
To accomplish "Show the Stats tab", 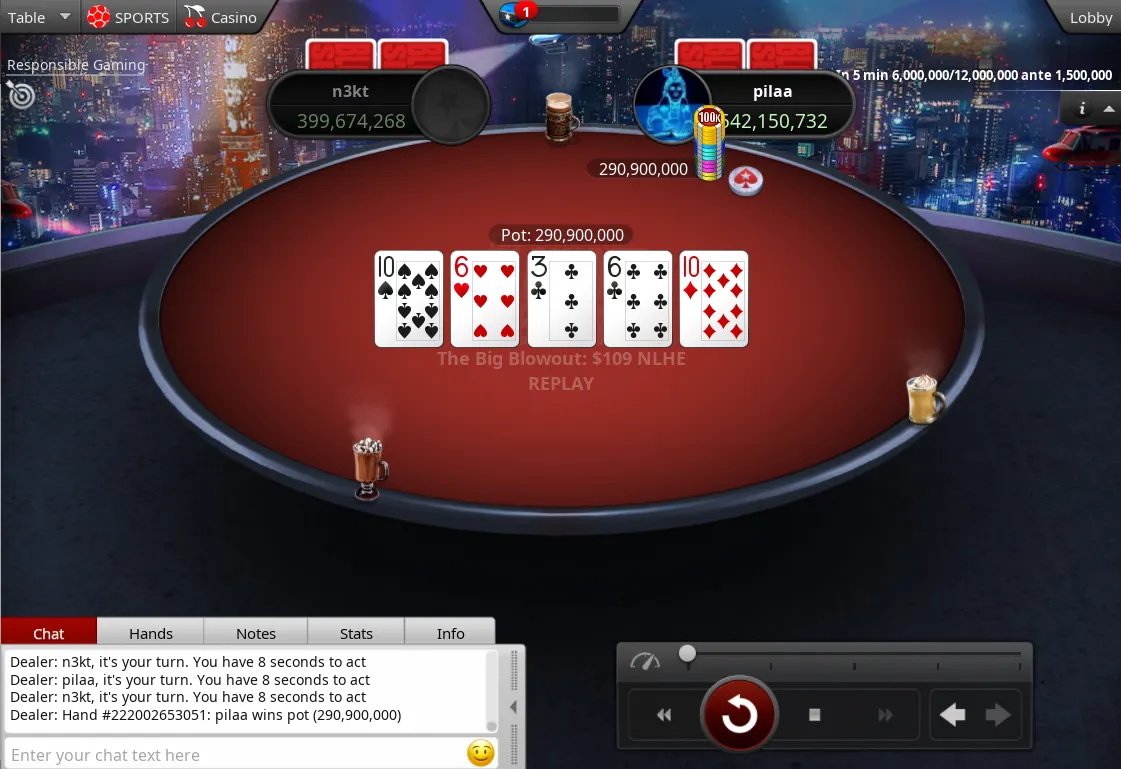I will click(x=356, y=633).
